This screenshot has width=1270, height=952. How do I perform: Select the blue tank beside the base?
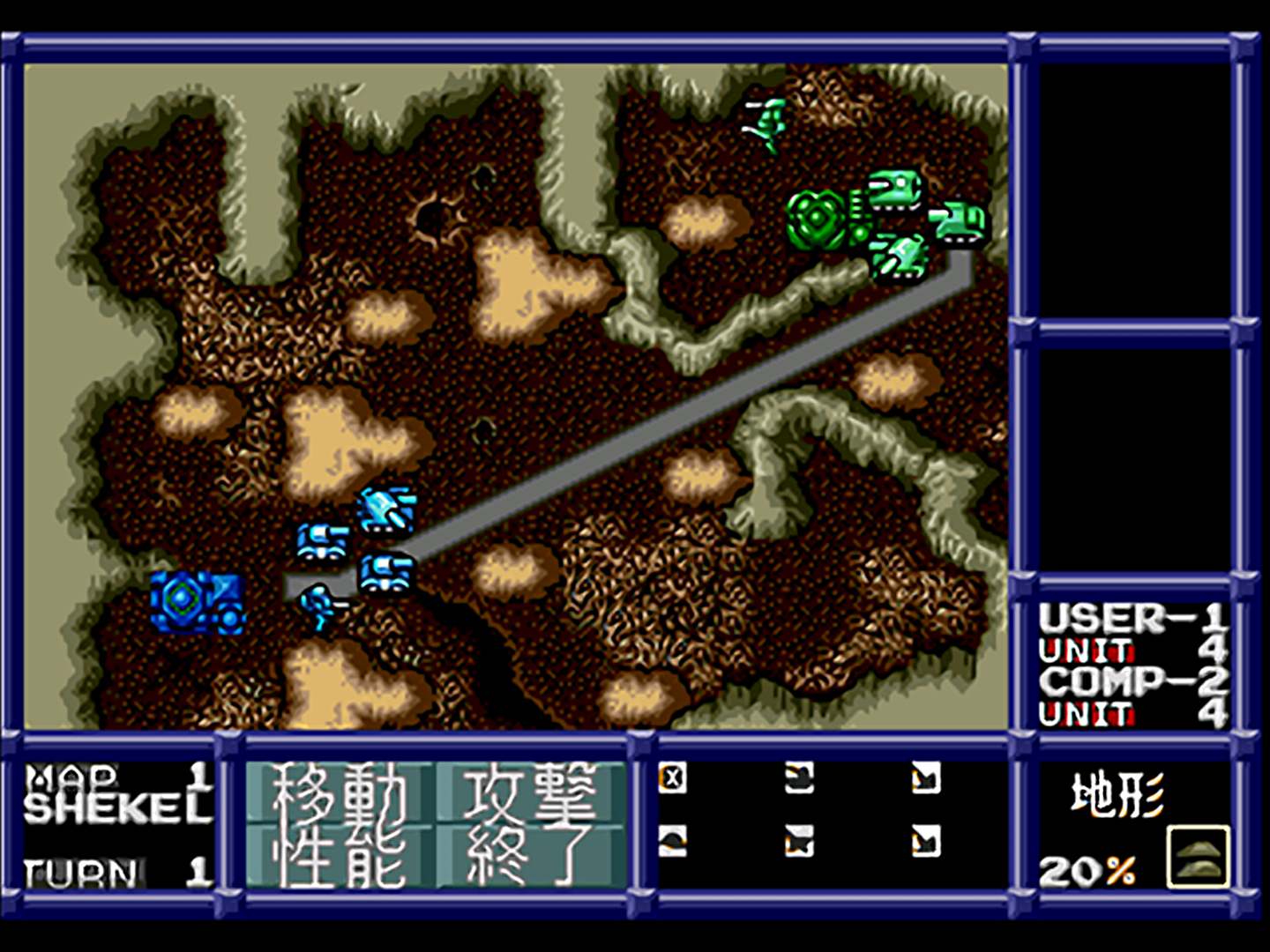click(325, 542)
